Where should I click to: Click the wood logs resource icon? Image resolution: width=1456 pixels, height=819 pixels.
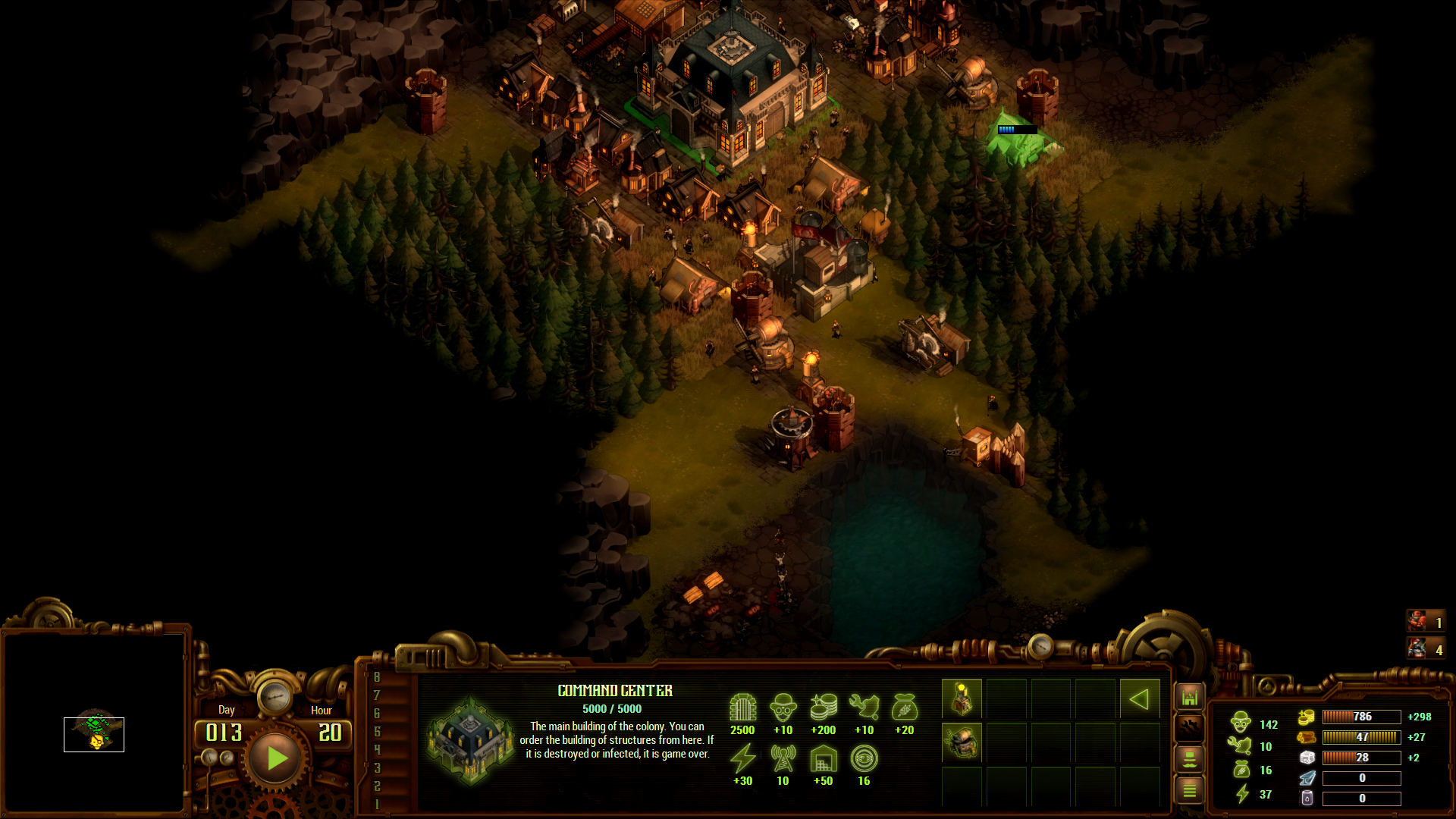tap(1306, 737)
